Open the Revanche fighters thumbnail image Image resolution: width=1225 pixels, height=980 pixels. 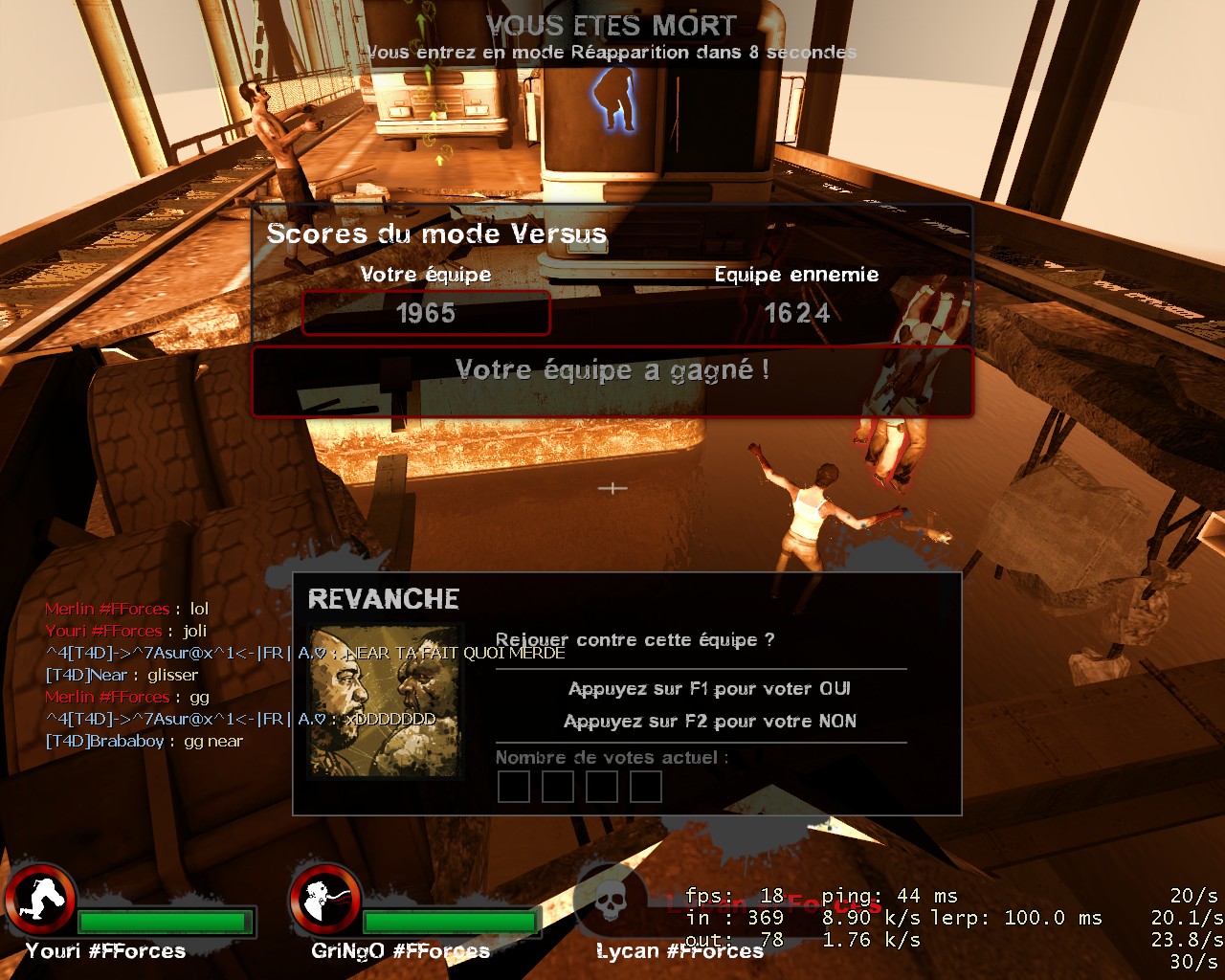click(384, 702)
